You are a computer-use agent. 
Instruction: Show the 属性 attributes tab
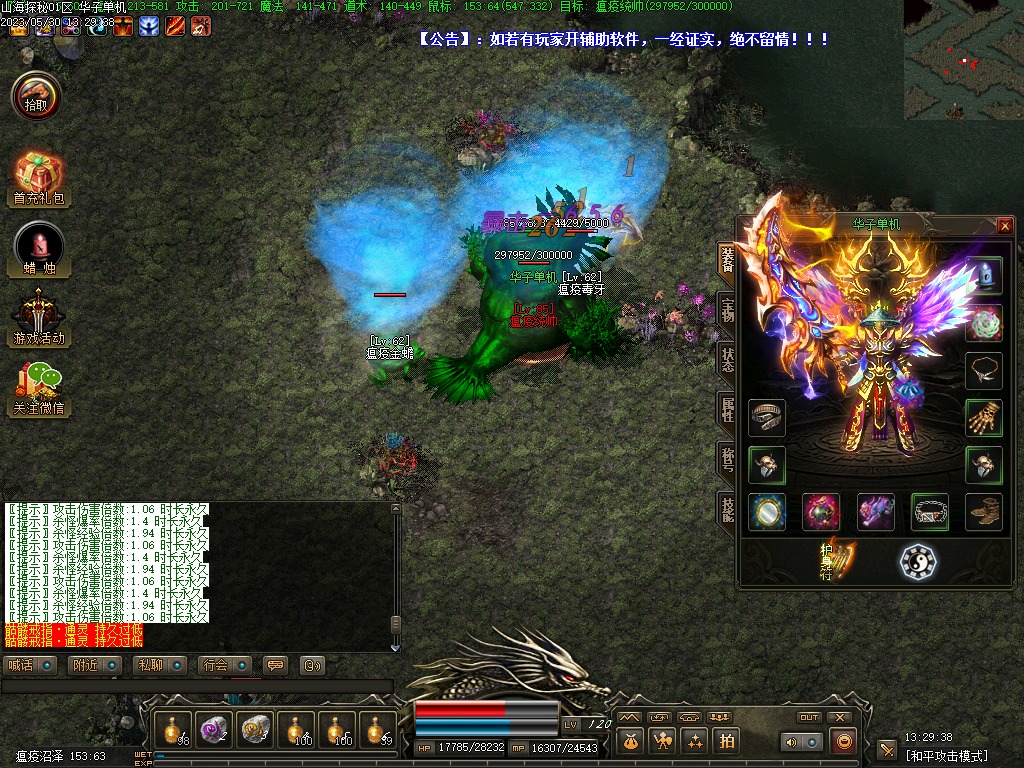[727, 407]
